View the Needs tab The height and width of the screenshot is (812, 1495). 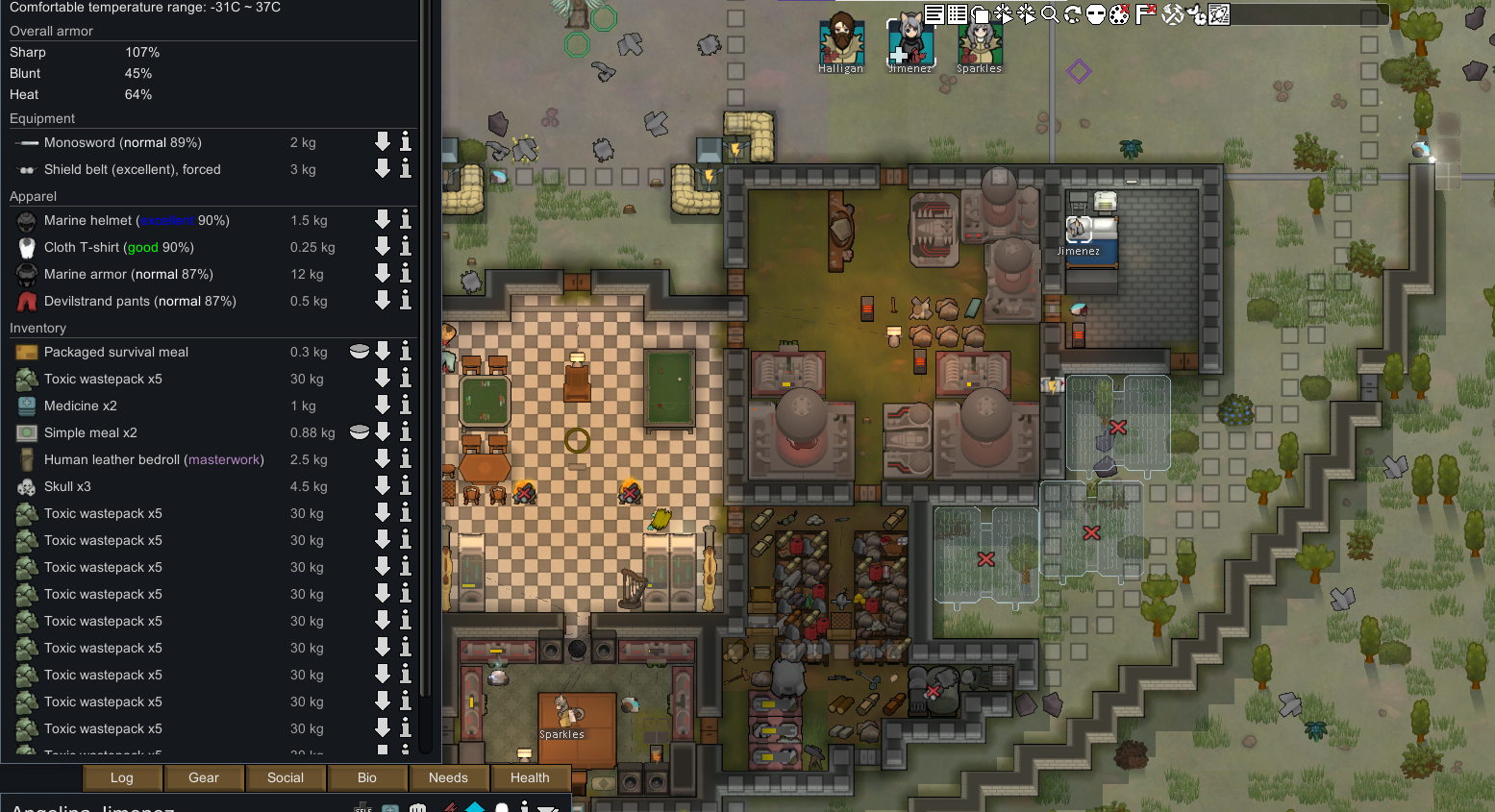click(x=448, y=777)
